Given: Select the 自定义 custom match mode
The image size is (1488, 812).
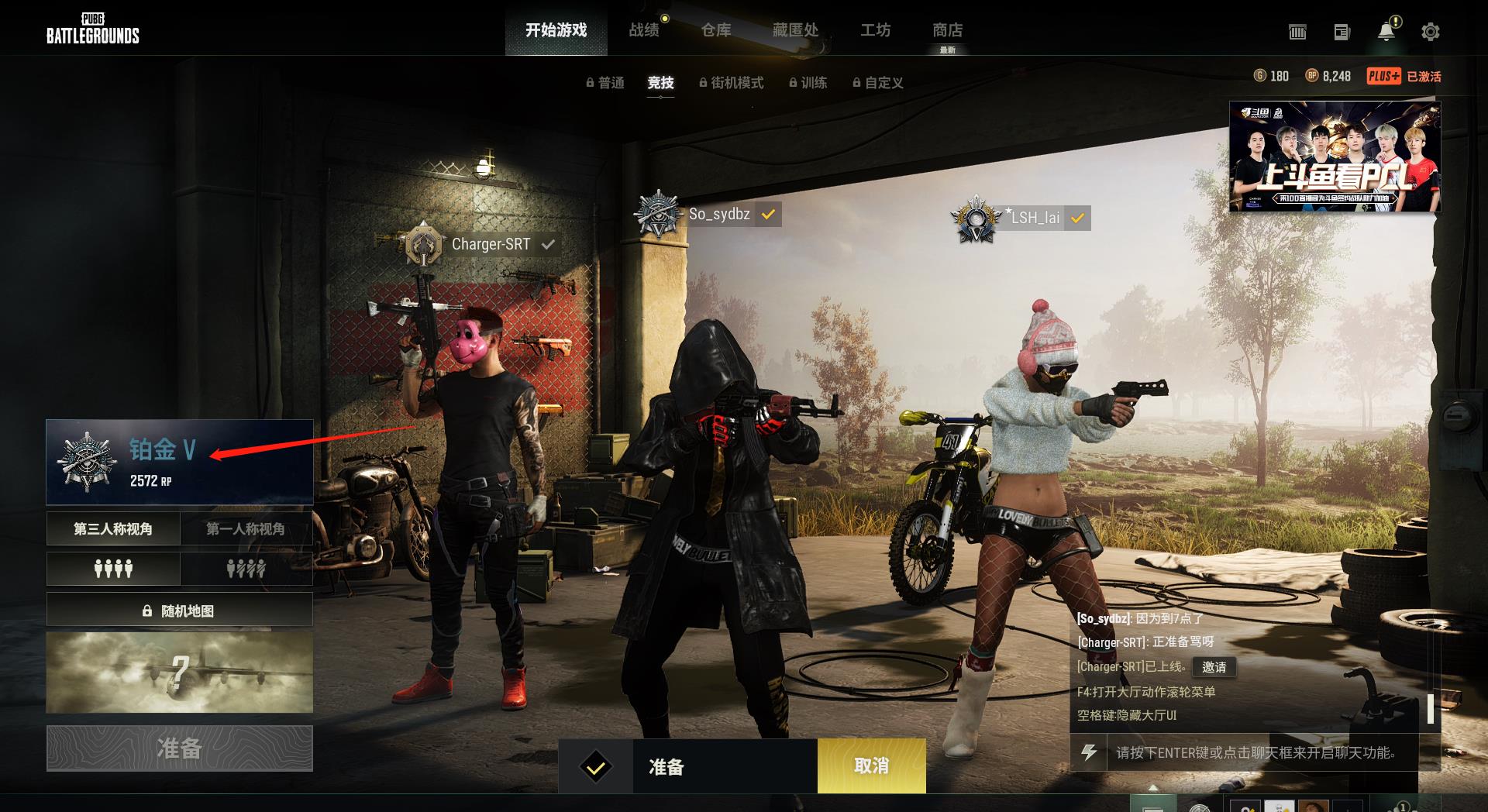Looking at the screenshot, I should point(878,83).
